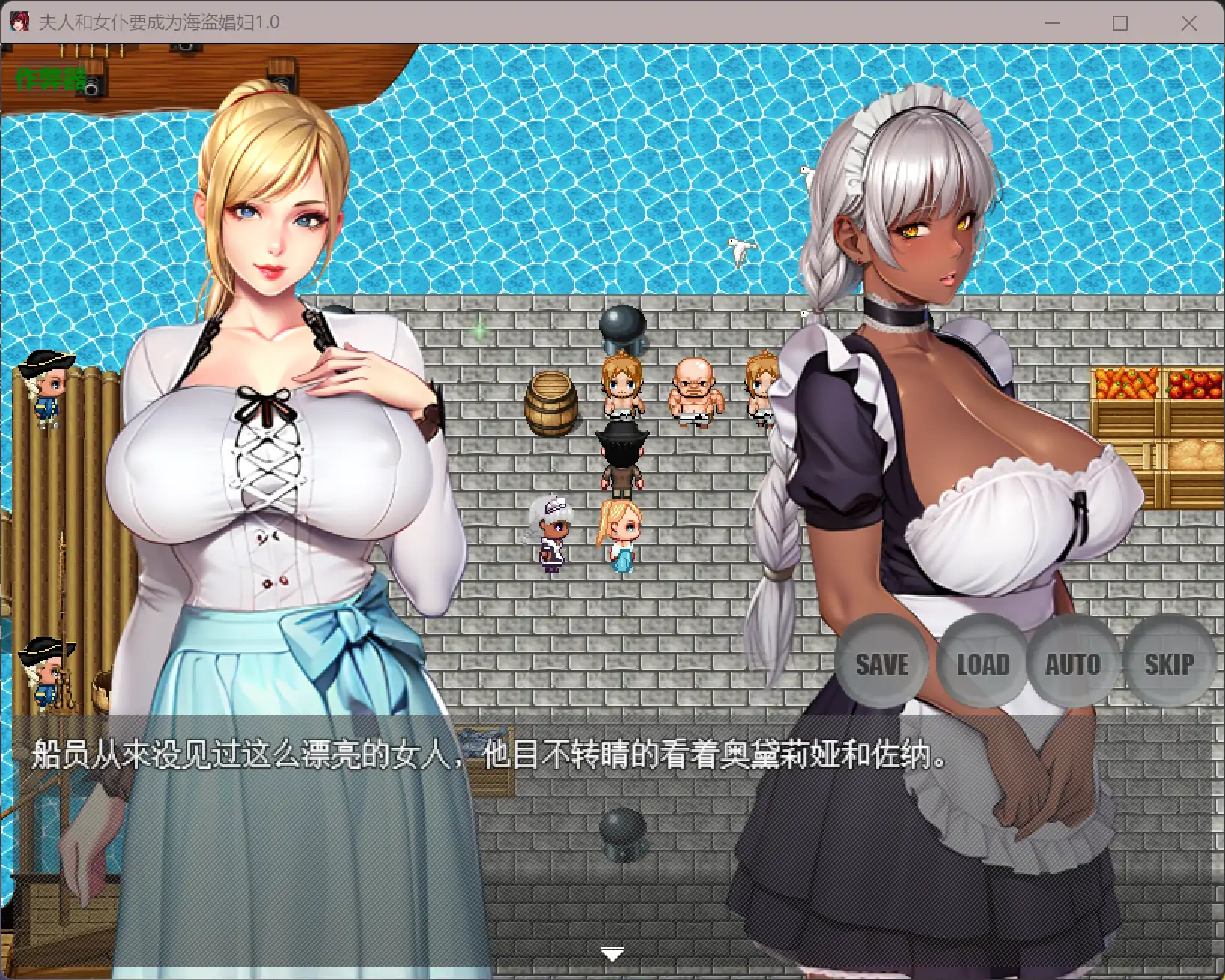Toggle automatic dialogue with AUTO
Screen dimensions: 1225x980
click(x=1074, y=663)
